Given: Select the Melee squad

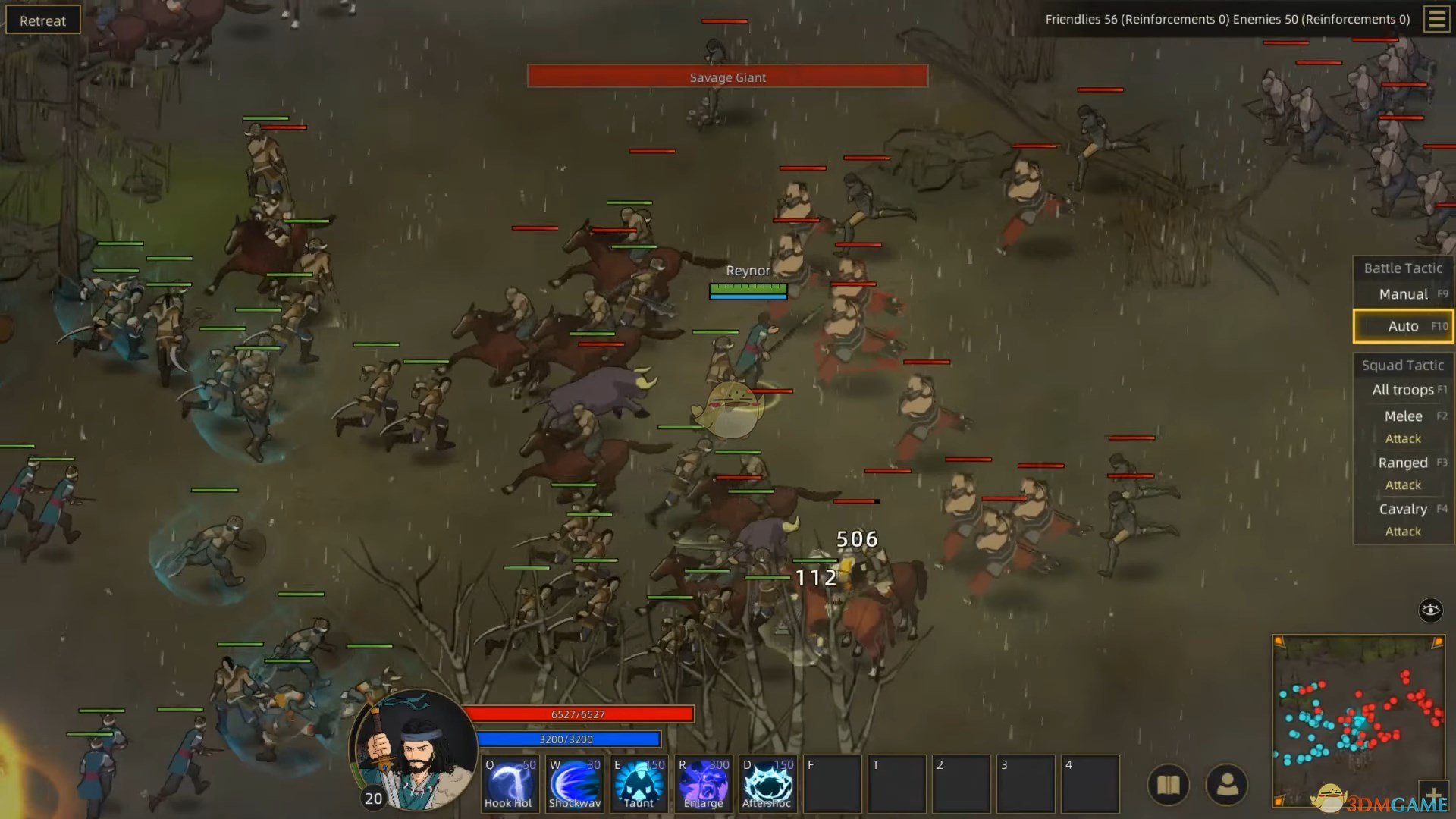Looking at the screenshot, I should click(1403, 416).
